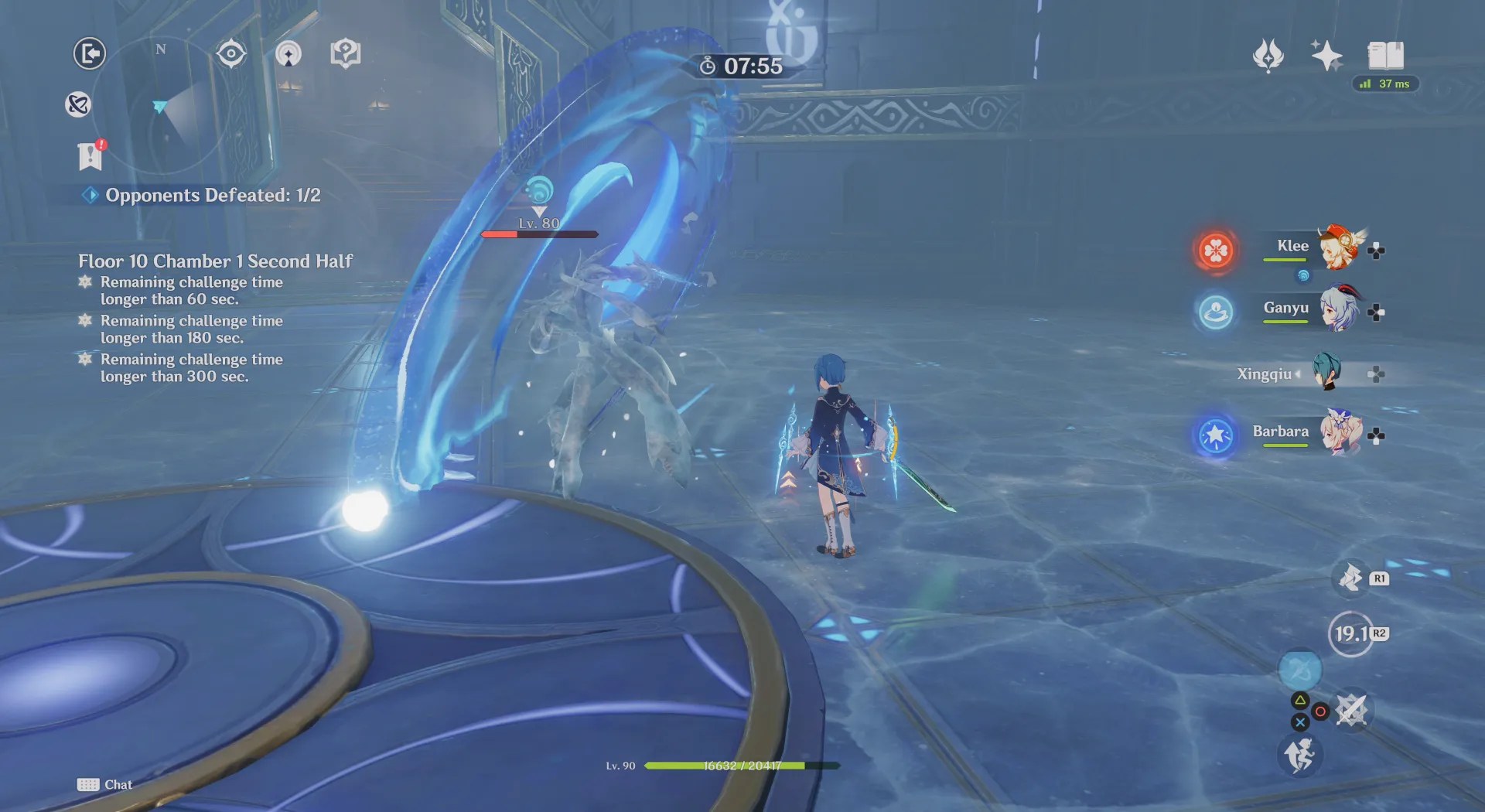Select the quest notification bookmark icon
1485x812 pixels.
pos(90,157)
